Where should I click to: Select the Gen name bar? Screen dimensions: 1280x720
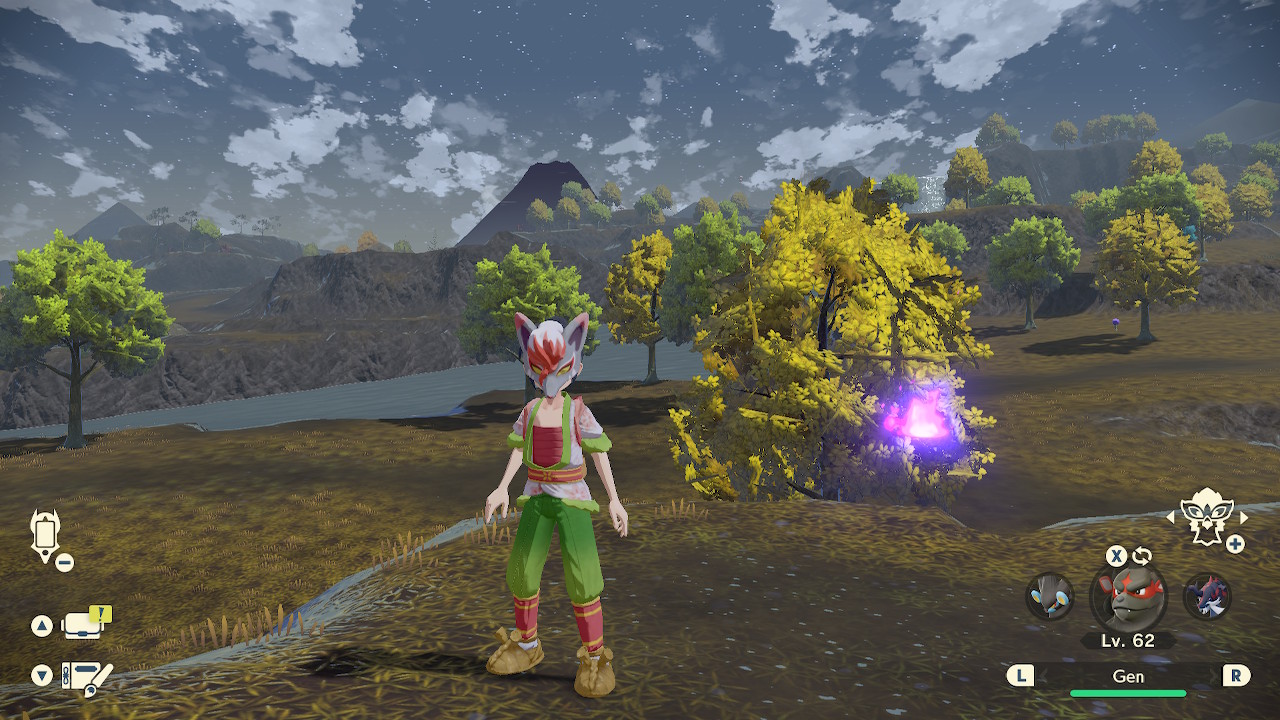(x=1128, y=676)
